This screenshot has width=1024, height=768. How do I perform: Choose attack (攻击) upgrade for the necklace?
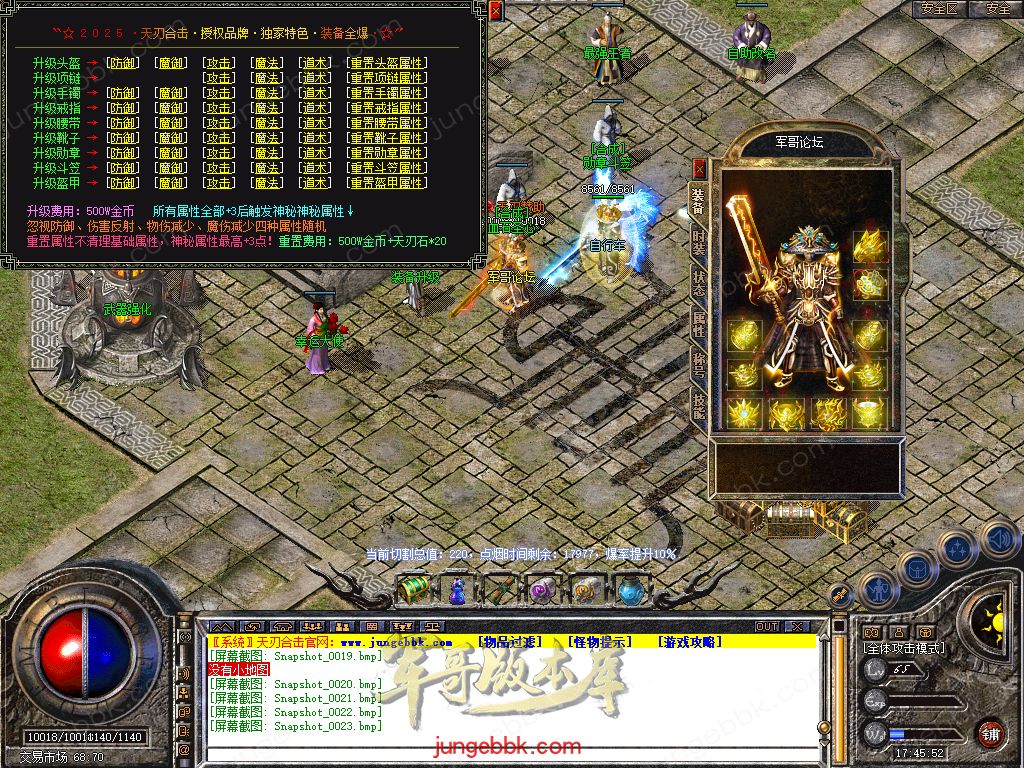click(x=218, y=78)
